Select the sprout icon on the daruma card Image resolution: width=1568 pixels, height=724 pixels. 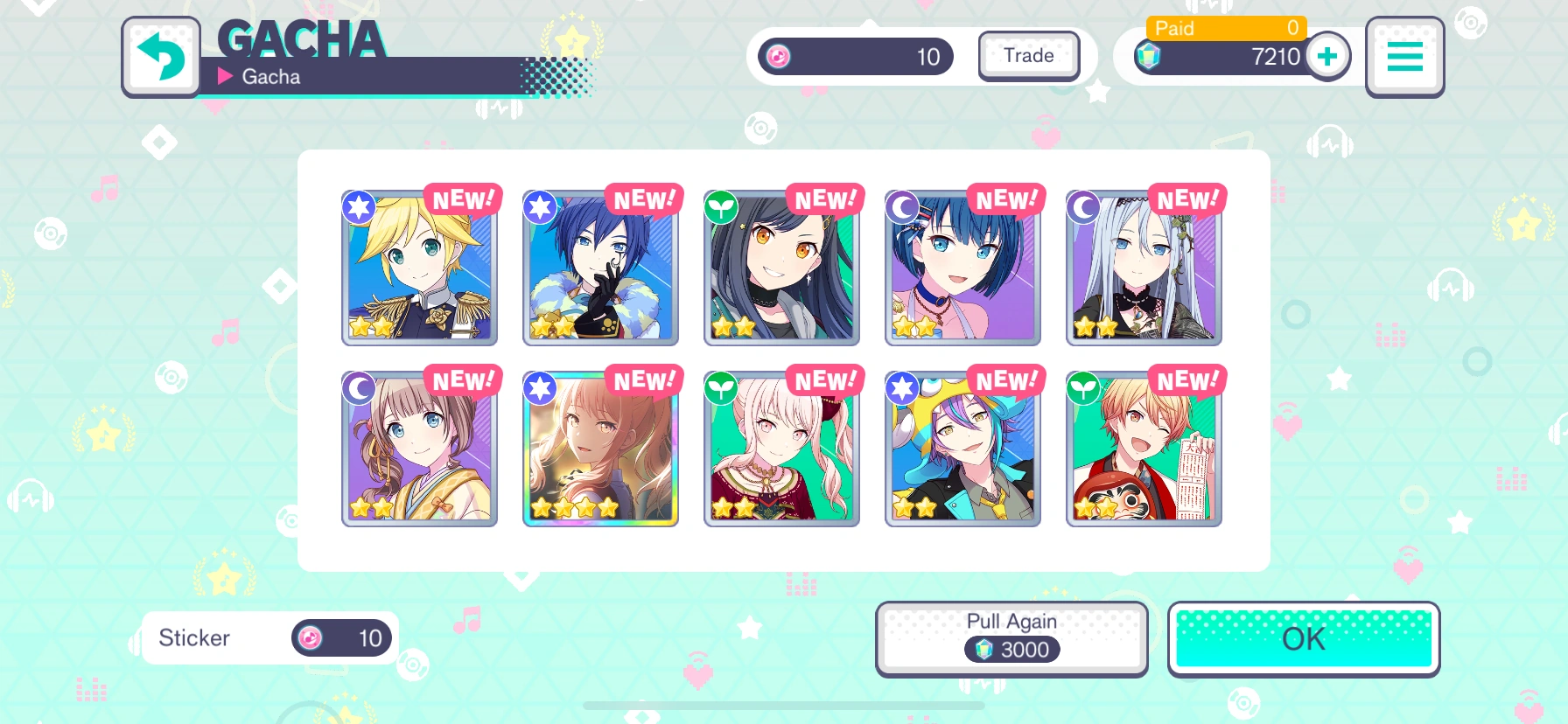pyautogui.click(x=1082, y=388)
